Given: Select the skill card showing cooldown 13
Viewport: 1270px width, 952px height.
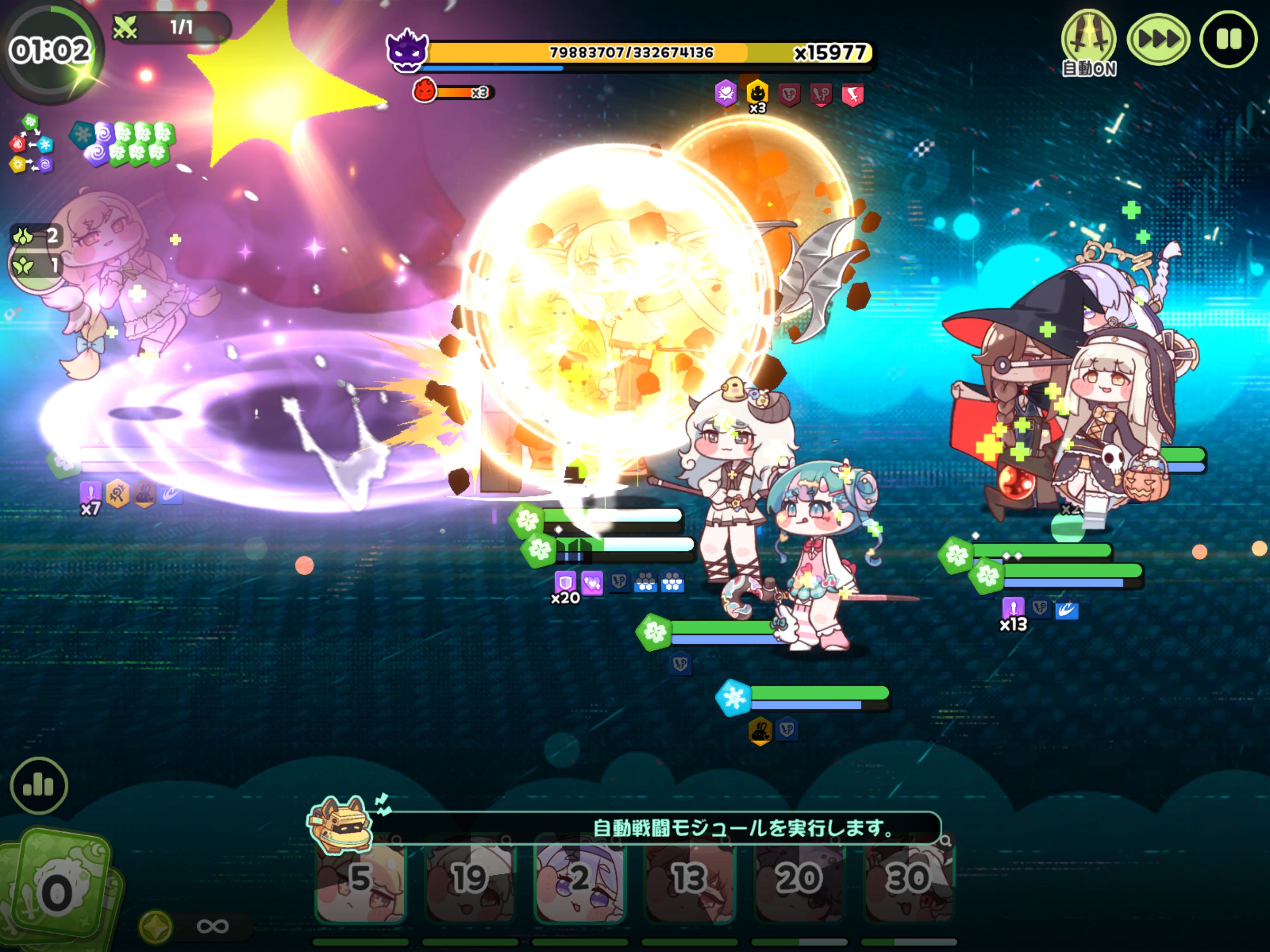Looking at the screenshot, I should pos(689,879).
